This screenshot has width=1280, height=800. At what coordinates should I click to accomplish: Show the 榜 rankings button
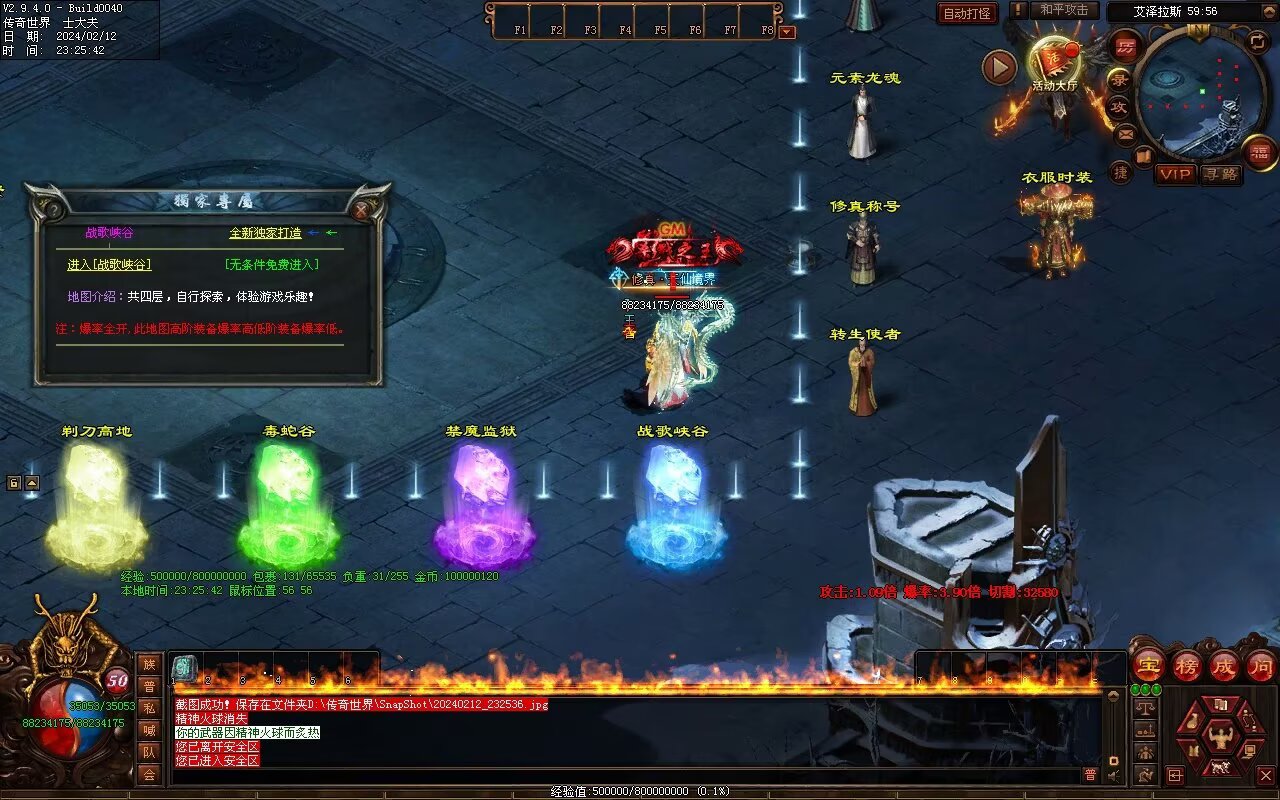point(1186,665)
